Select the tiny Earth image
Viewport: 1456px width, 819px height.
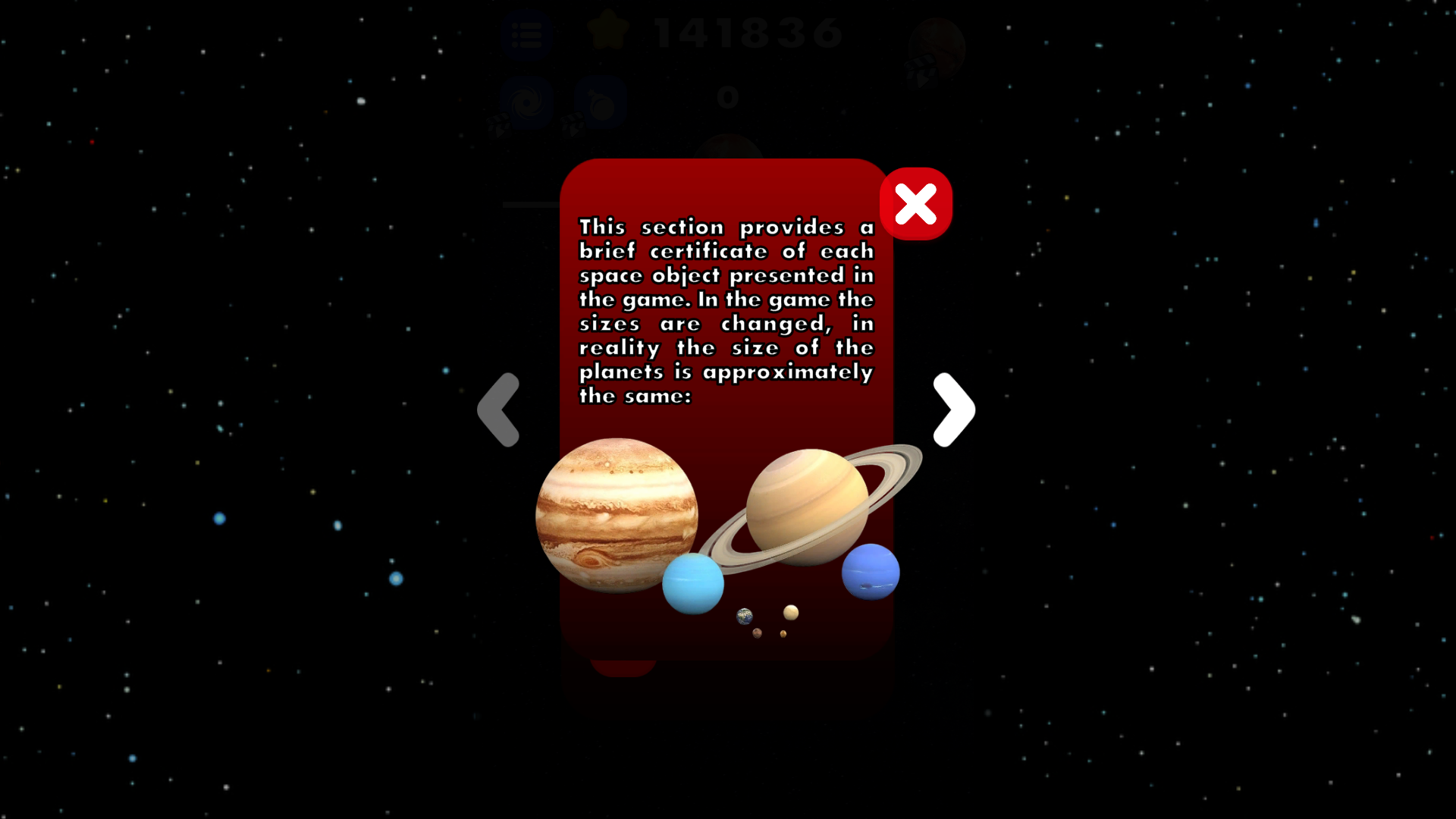click(744, 617)
